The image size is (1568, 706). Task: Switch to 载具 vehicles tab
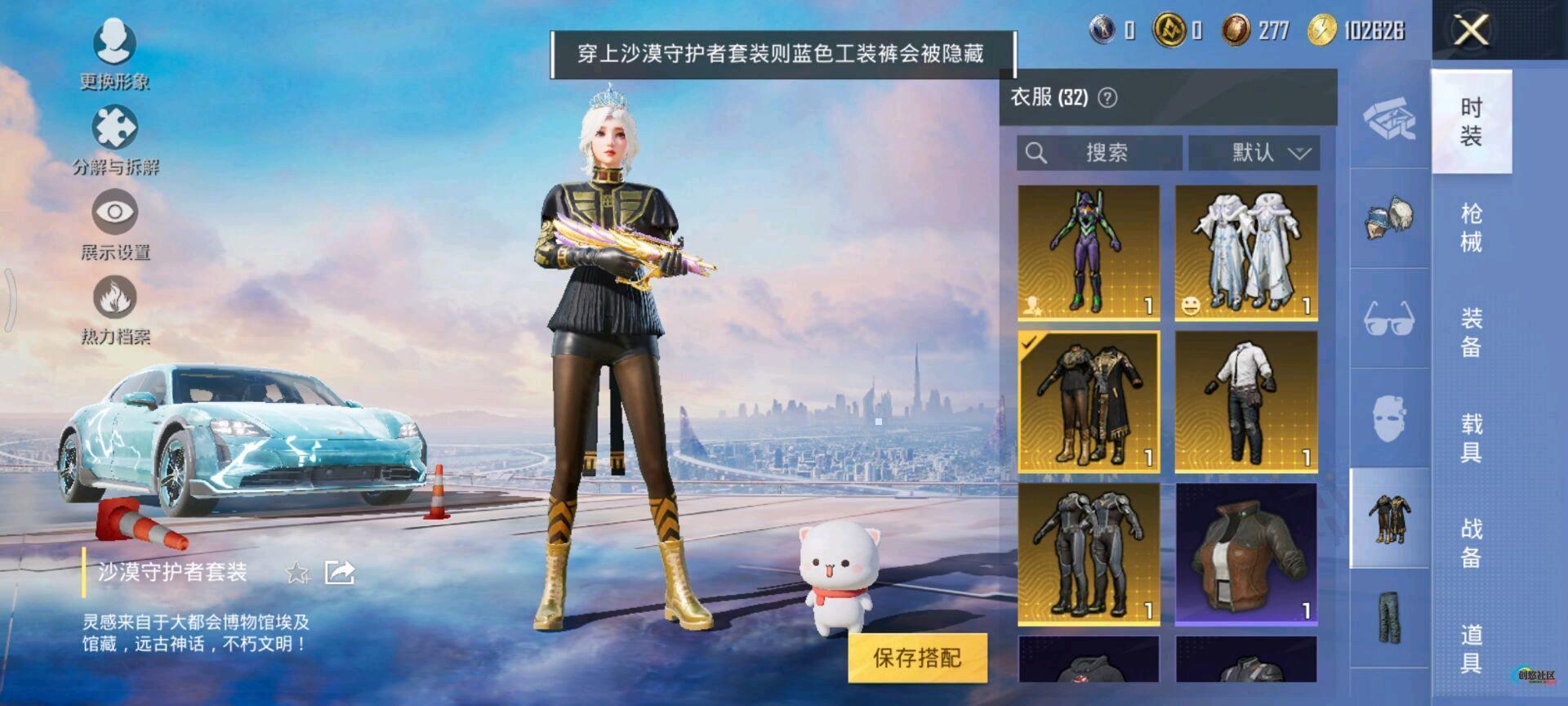[x=1471, y=438]
